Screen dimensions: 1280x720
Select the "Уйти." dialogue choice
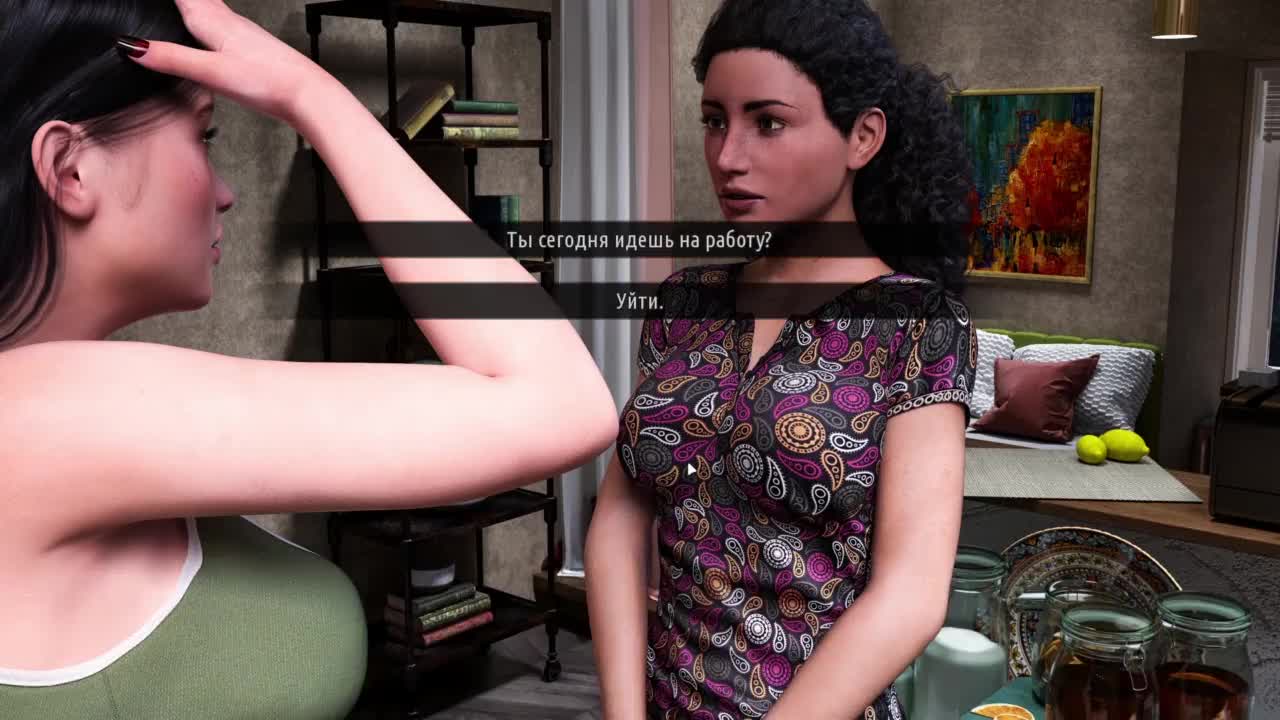(639, 301)
